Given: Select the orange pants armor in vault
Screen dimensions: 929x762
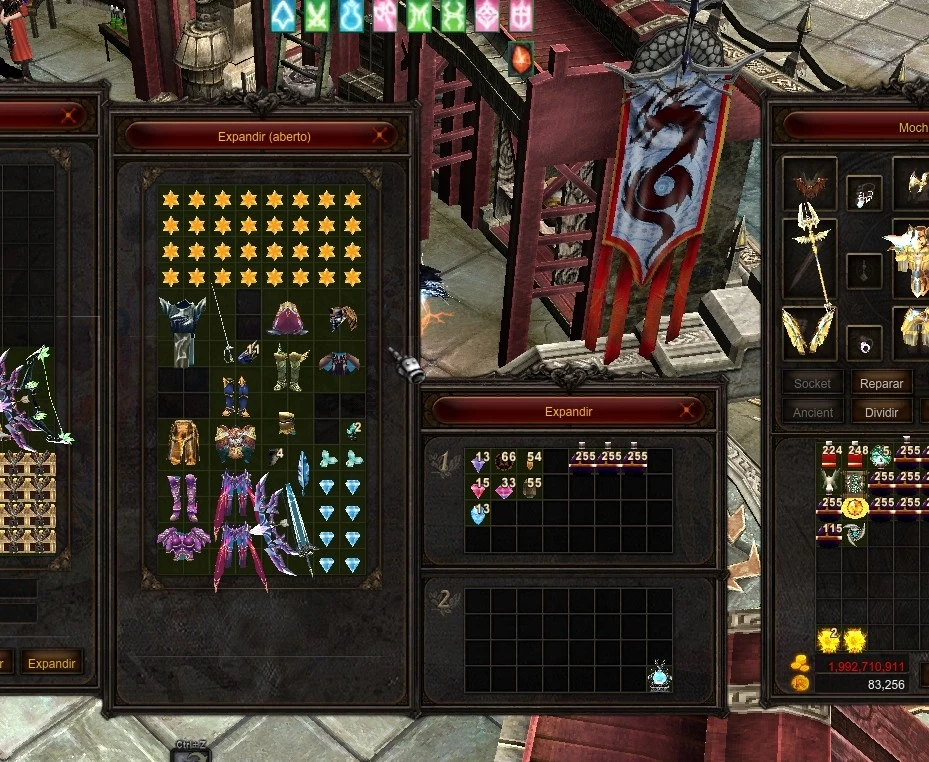Looking at the screenshot, I should pyautogui.click(x=183, y=442).
